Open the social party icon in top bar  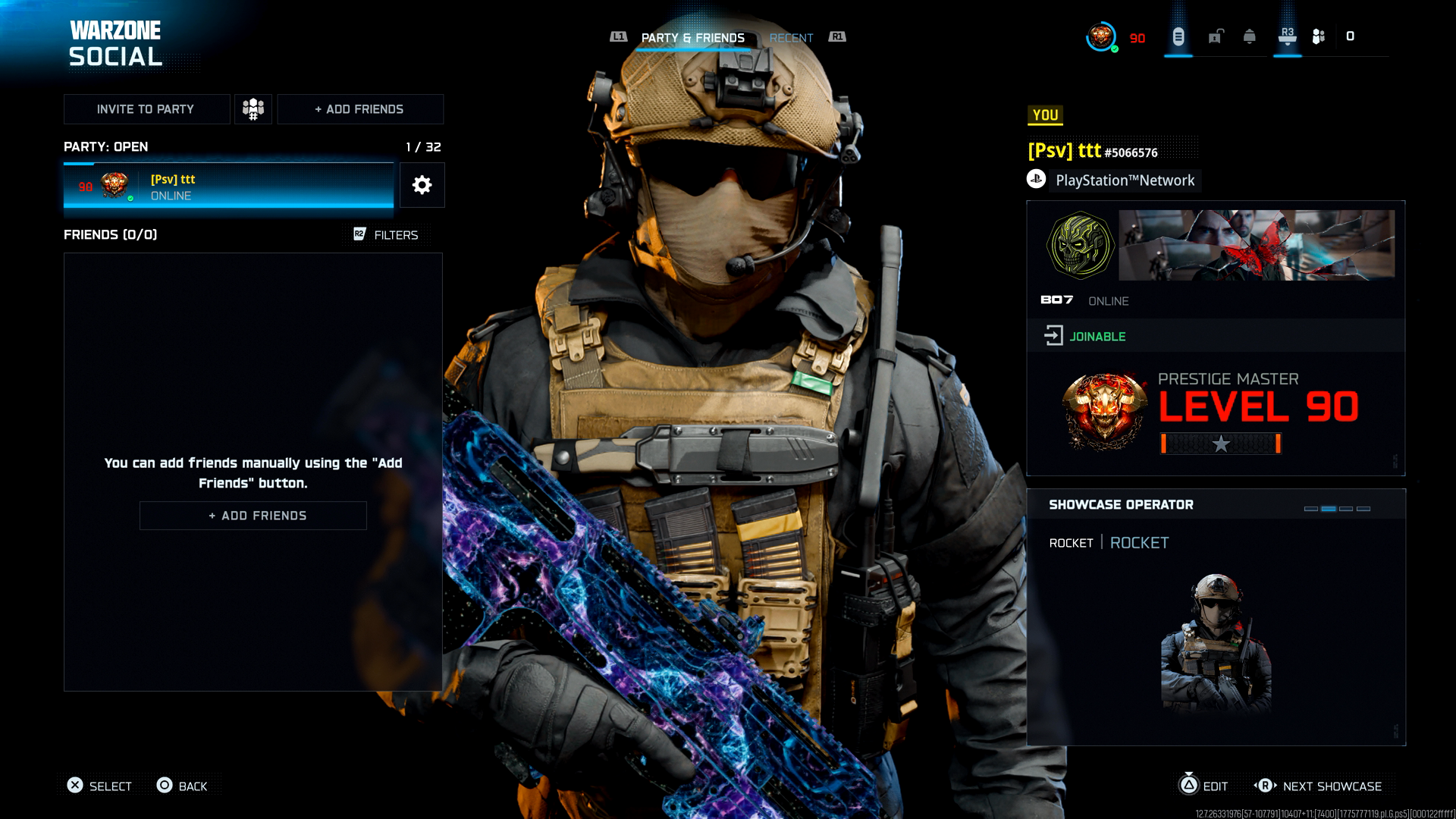point(1319,36)
